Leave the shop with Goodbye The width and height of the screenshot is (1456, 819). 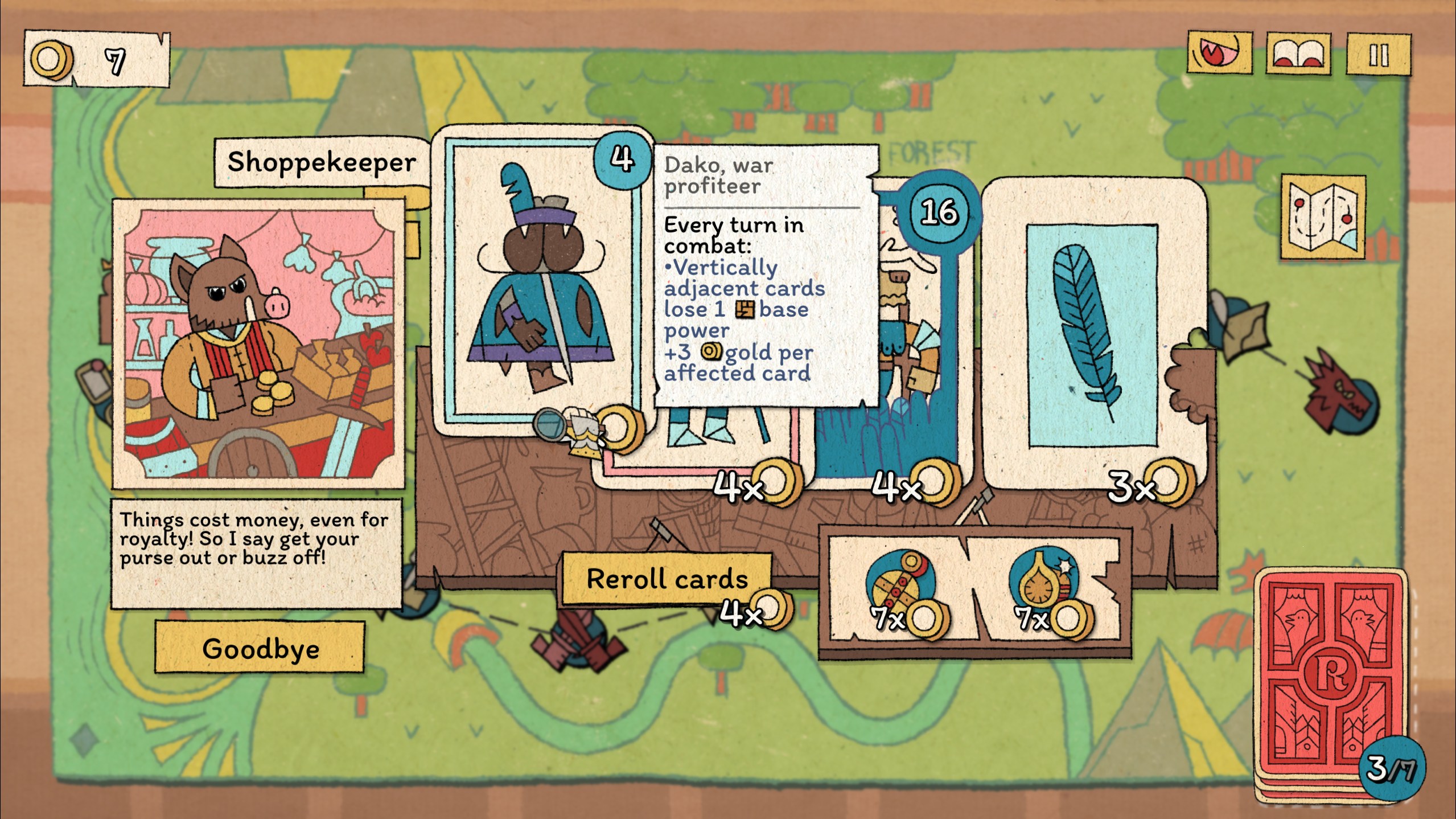[260, 648]
